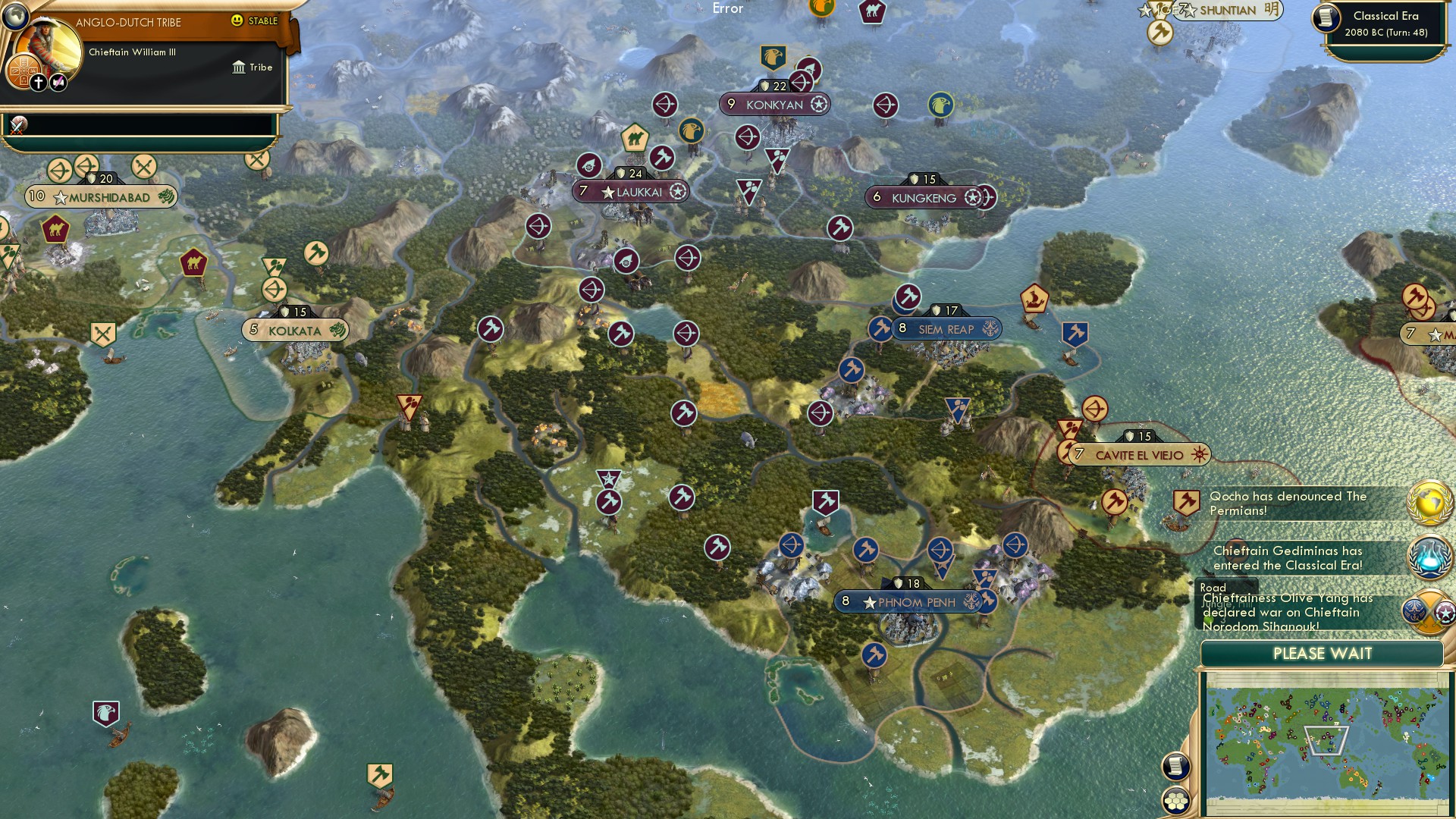
Task: Open the notification log scroll icon above the minimap
Action: tap(1175, 767)
